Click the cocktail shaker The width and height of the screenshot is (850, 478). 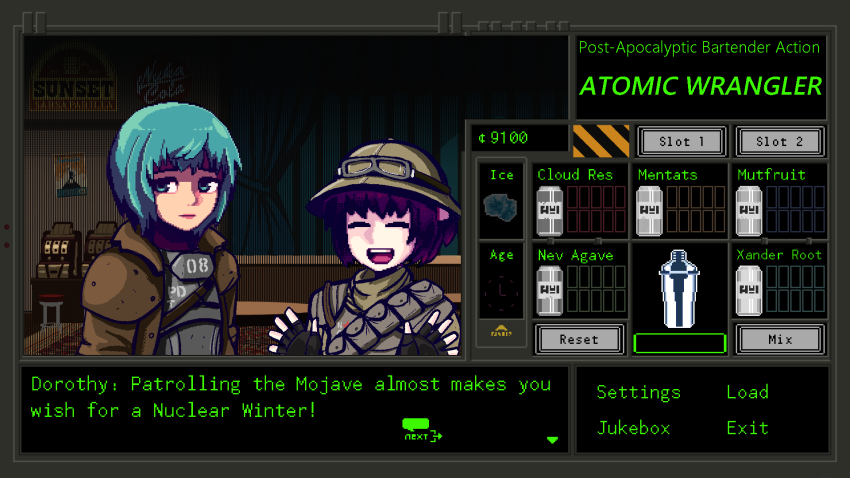pos(679,287)
